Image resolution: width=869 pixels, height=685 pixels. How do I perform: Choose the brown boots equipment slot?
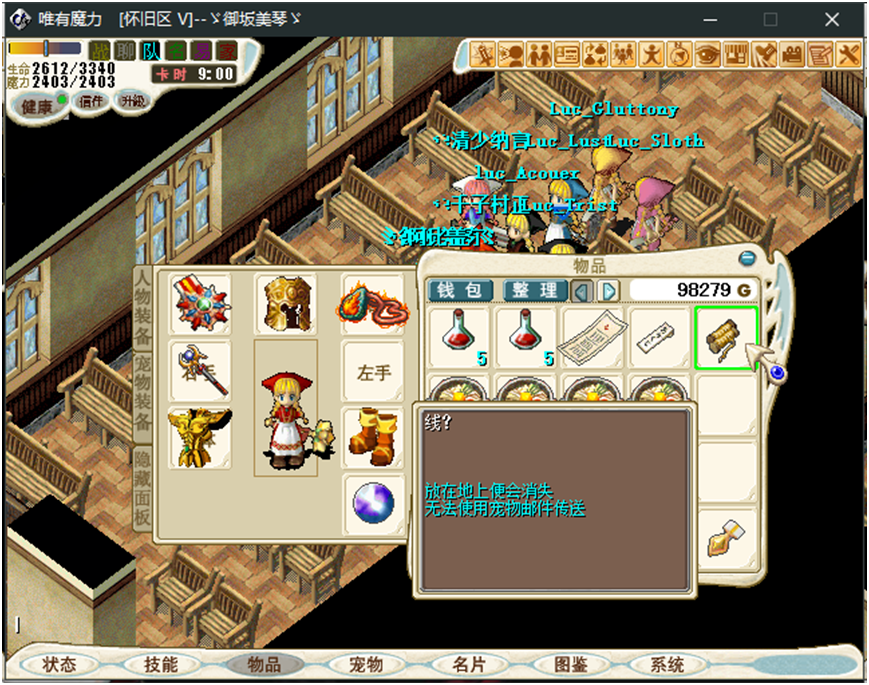pos(373,436)
